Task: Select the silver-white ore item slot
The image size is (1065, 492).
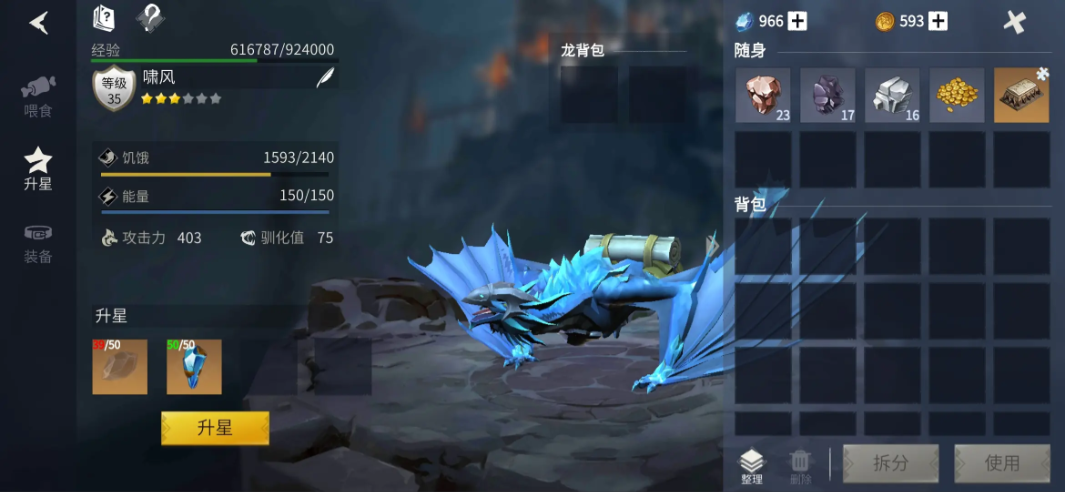Action: 892,96
